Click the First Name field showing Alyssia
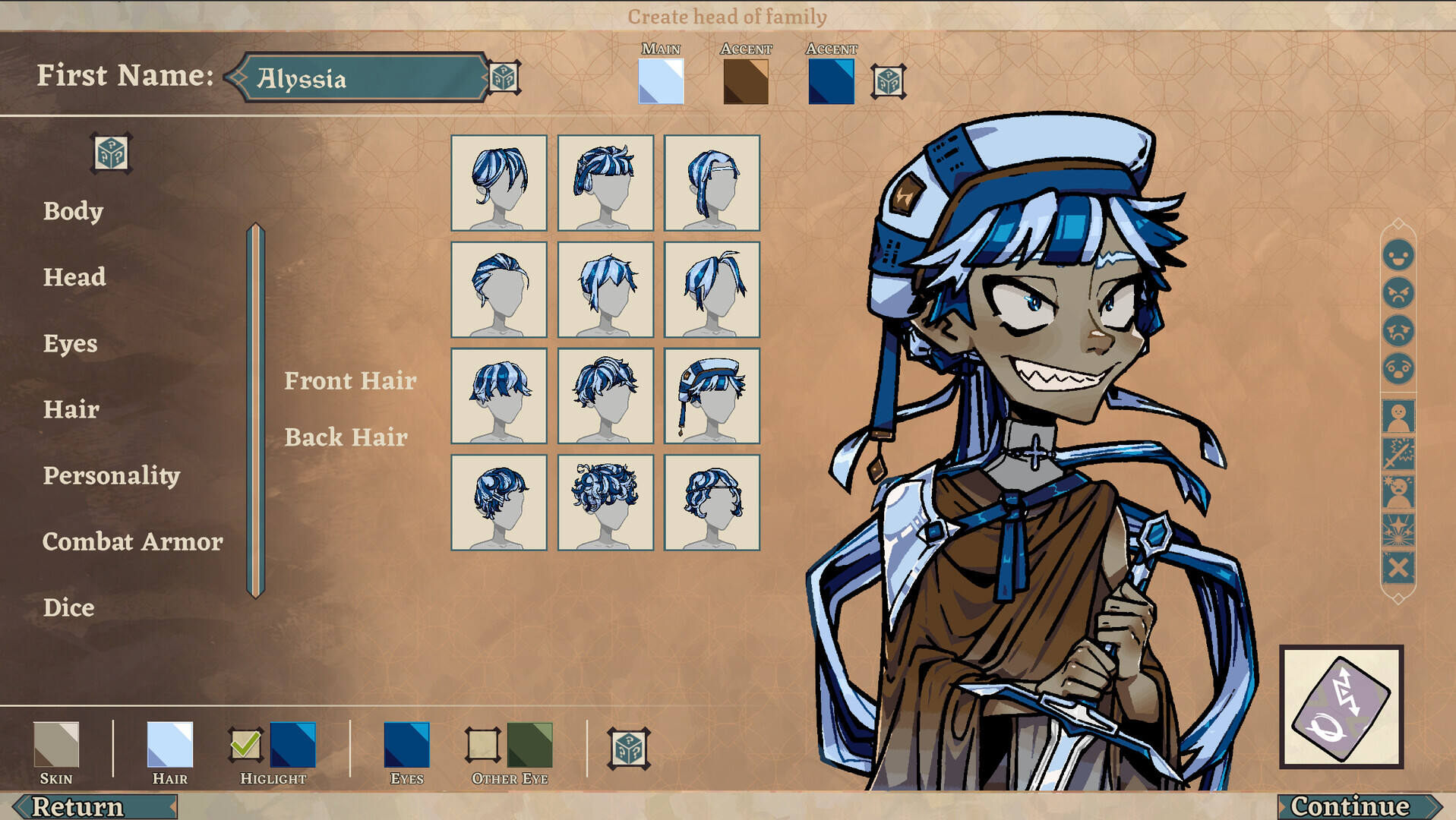The height and width of the screenshot is (820, 1456). point(363,77)
